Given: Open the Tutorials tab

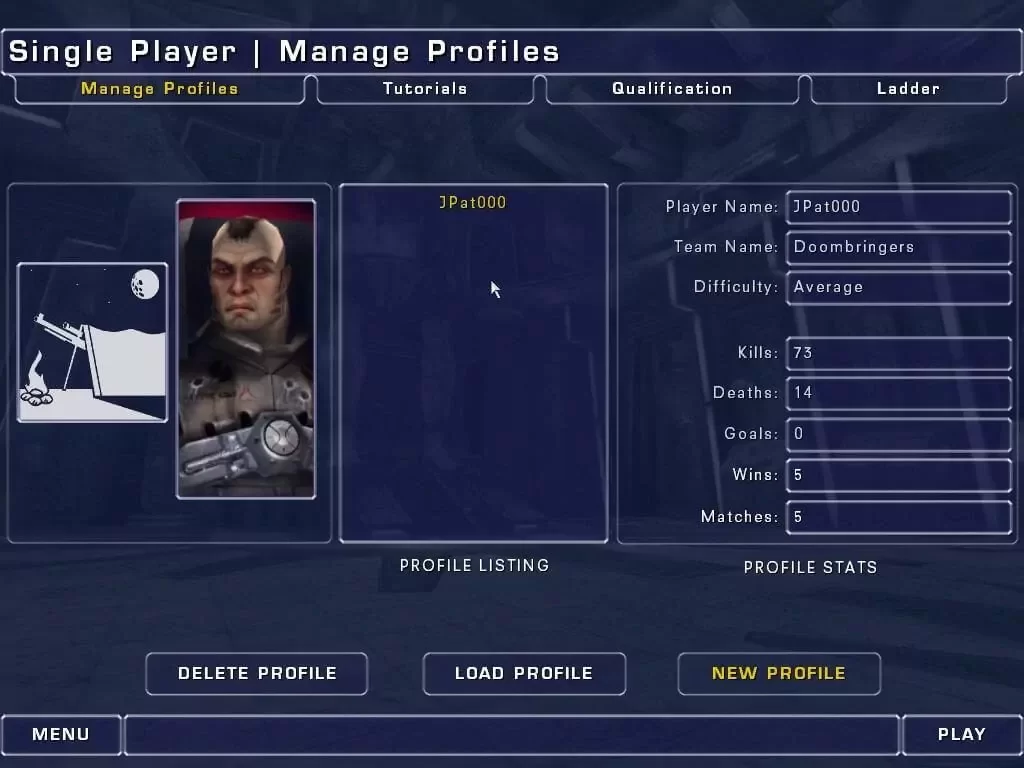Looking at the screenshot, I should pyautogui.click(x=425, y=89).
